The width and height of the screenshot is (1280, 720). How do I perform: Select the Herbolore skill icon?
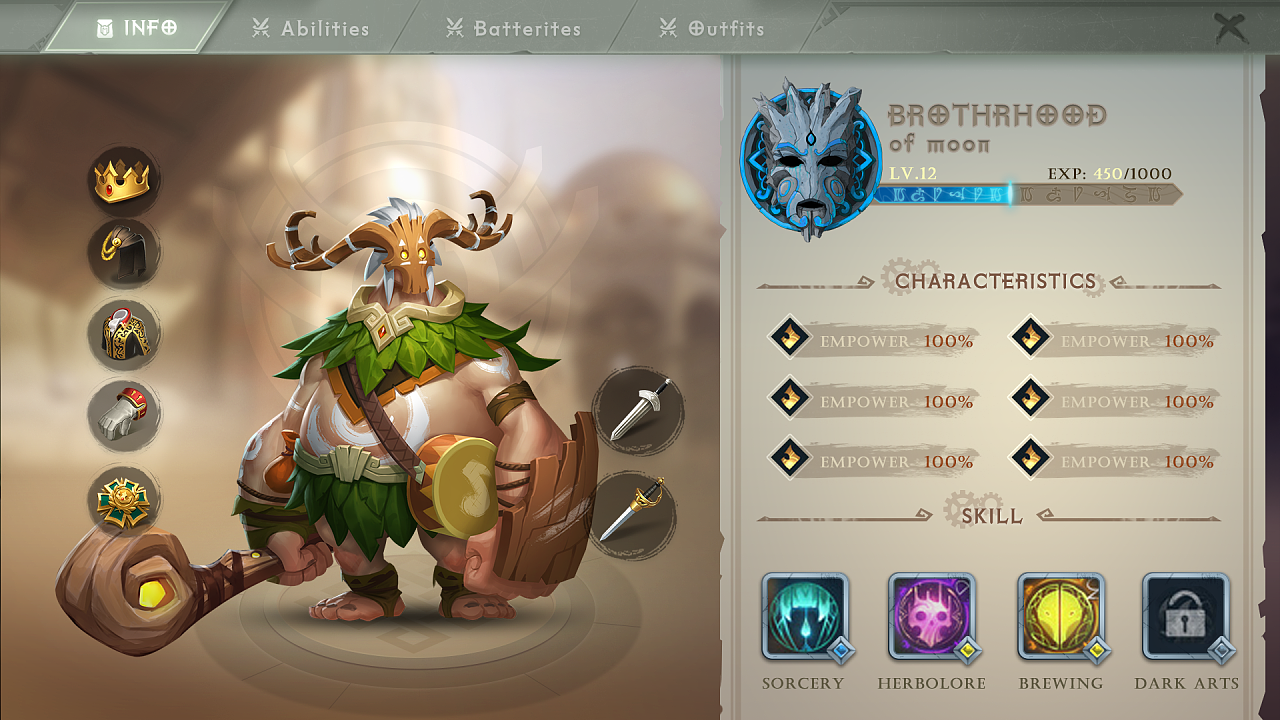[931, 617]
